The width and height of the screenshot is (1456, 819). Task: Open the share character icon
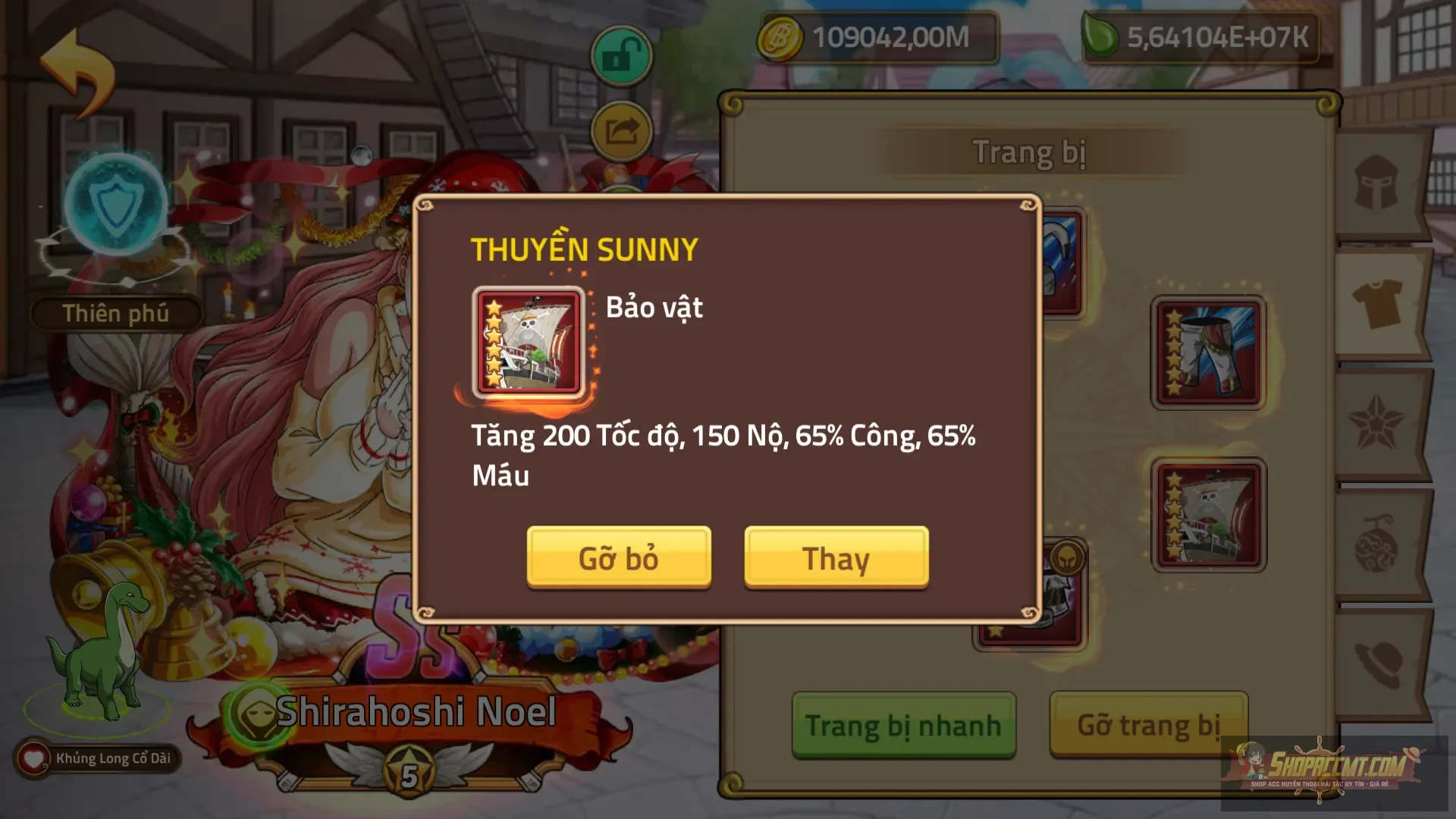click(620, 130)
